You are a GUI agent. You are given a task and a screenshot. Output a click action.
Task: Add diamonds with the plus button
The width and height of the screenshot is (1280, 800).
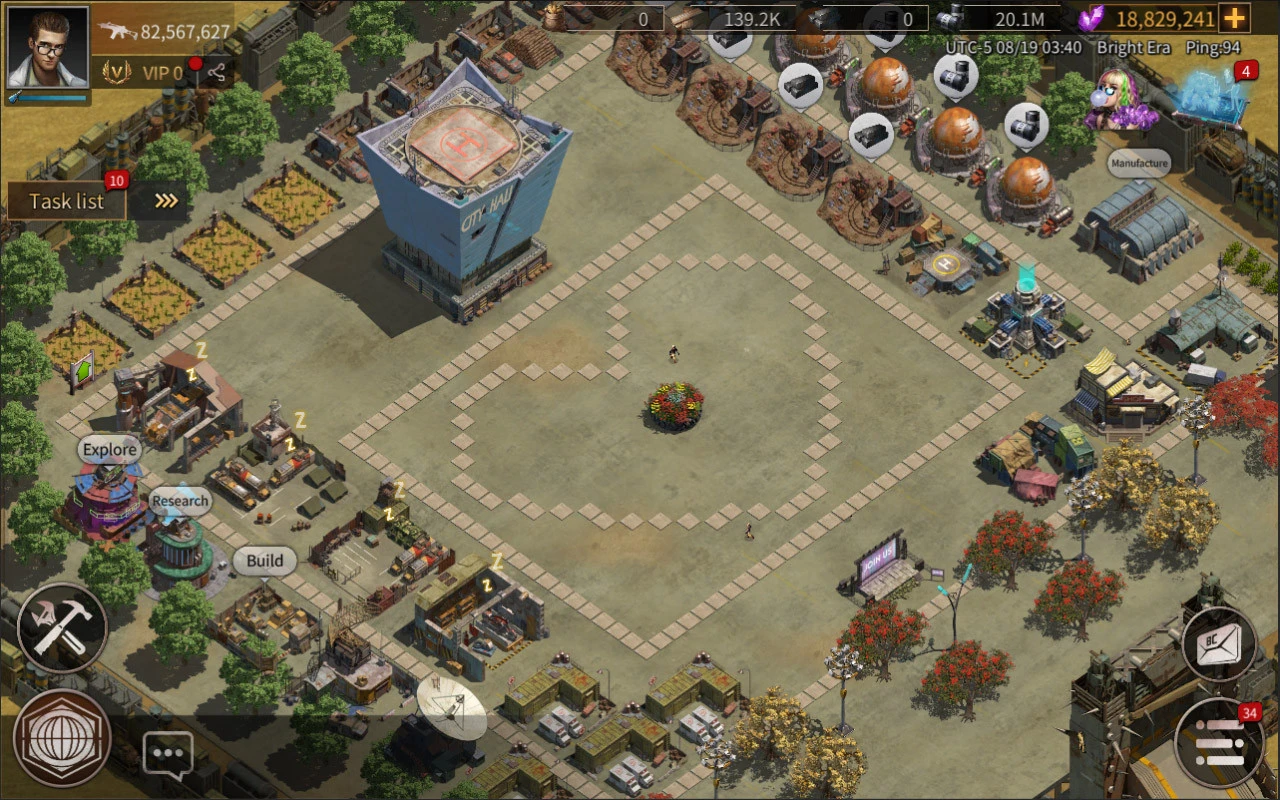coord(1236,18)
